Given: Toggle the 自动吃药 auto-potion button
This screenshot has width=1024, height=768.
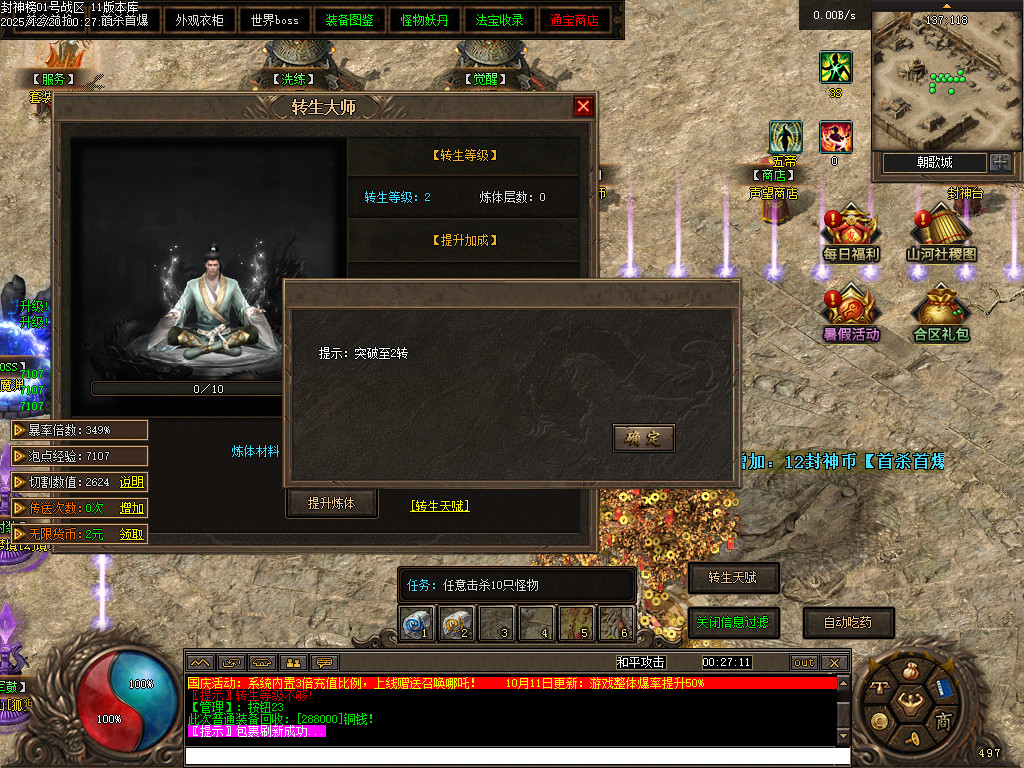Looking at the screenshot, I should [x=848, y=622].
